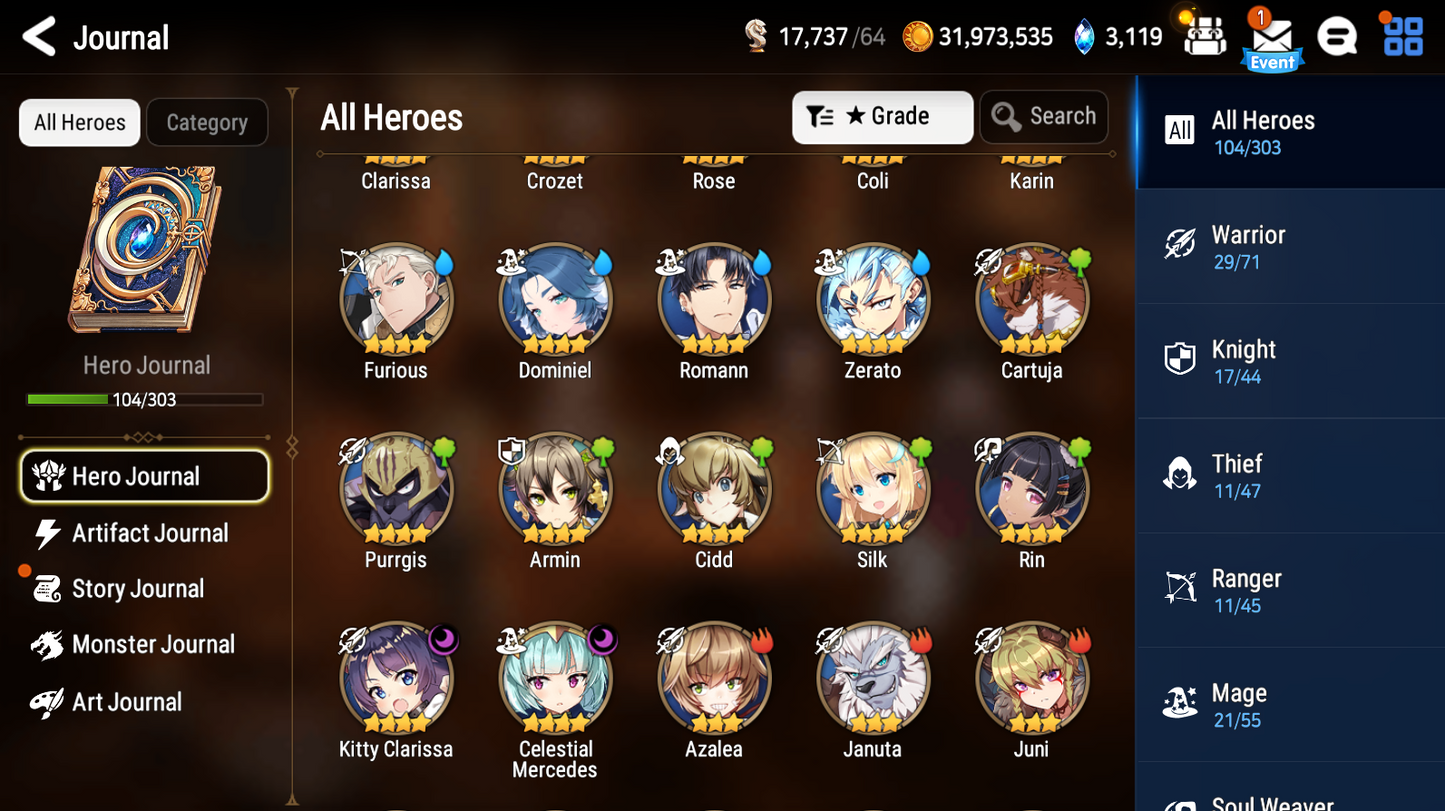
Task: Tap the back arrow to leave Journal
Action: tap(36, 36)
